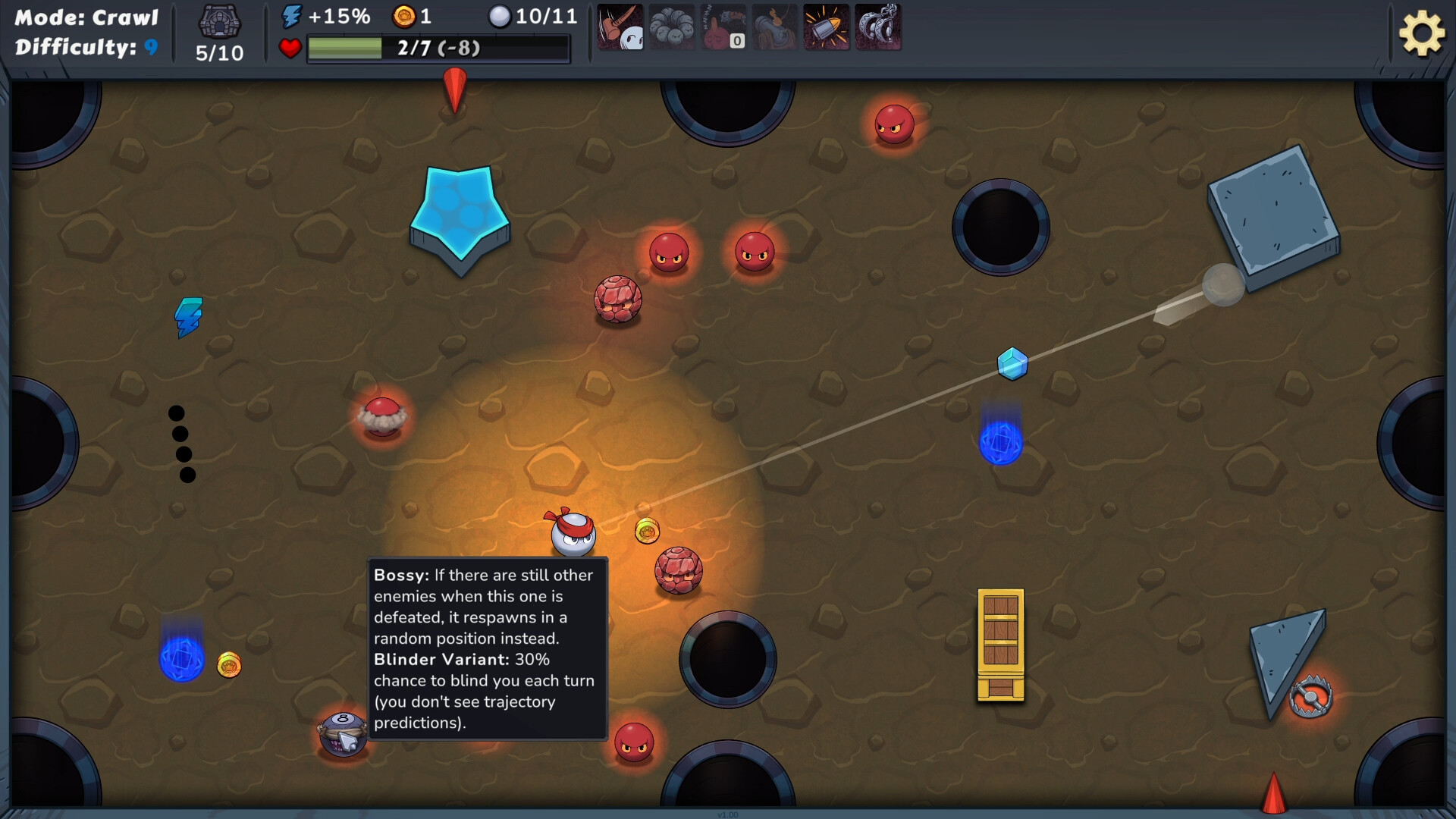The height and width of the screenshot is (819, 1456).
Task: Open the settings gear menu
Action: click(1423, 32)
